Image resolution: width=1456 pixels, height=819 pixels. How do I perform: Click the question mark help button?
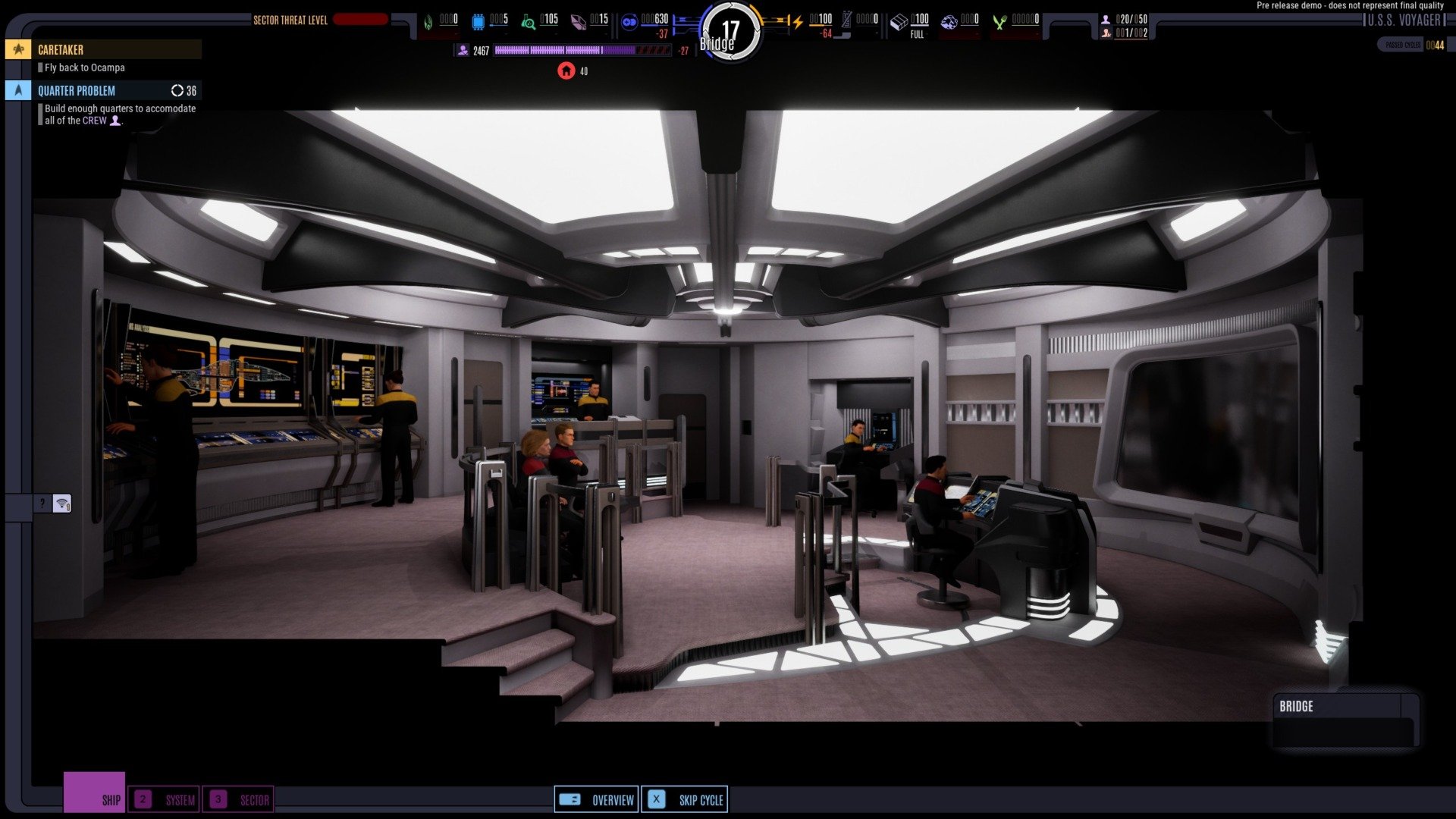click(x=42, y=504)
